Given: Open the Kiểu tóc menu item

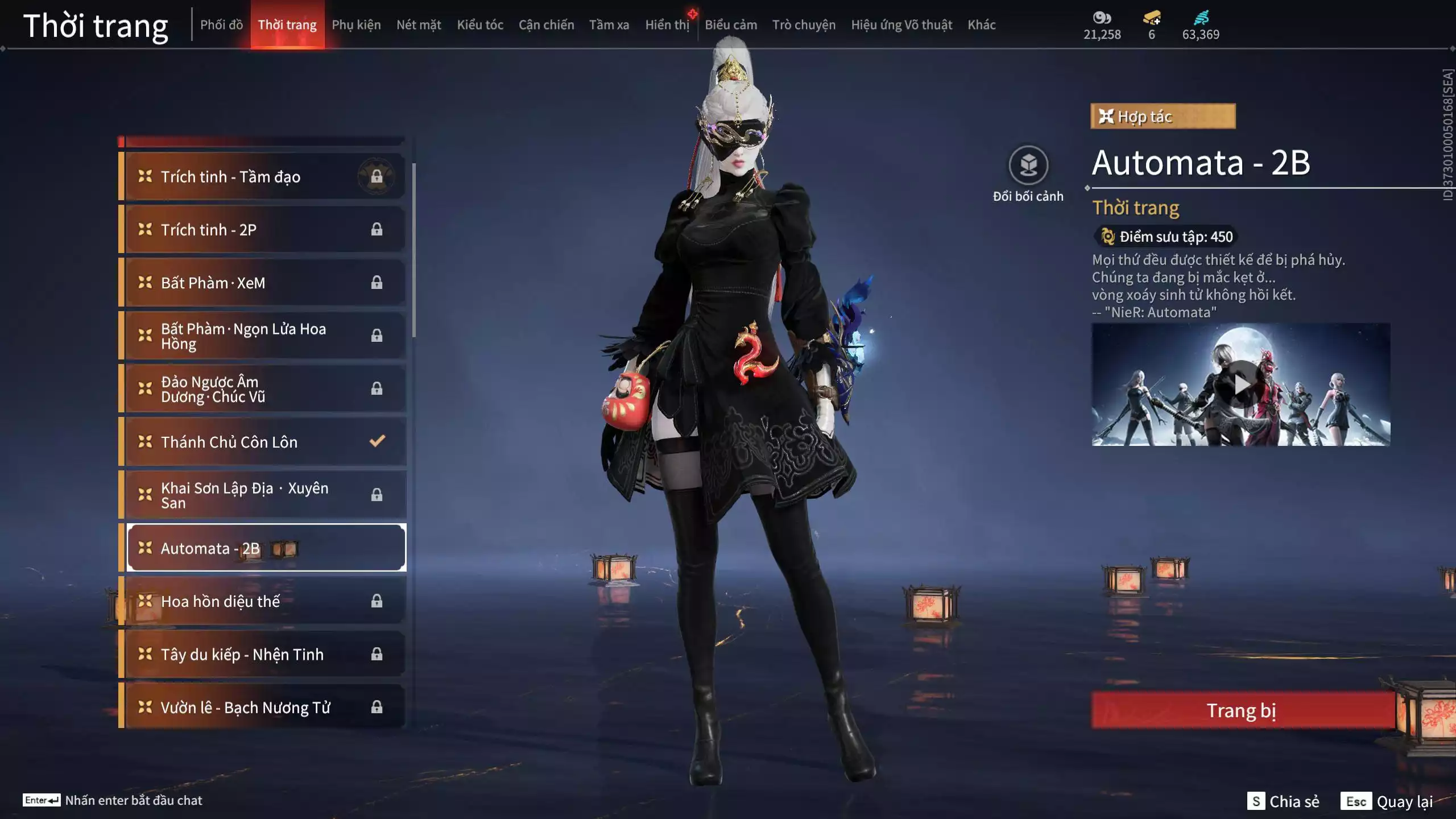Looking at the screenshot, I should (x=479, y=24).
